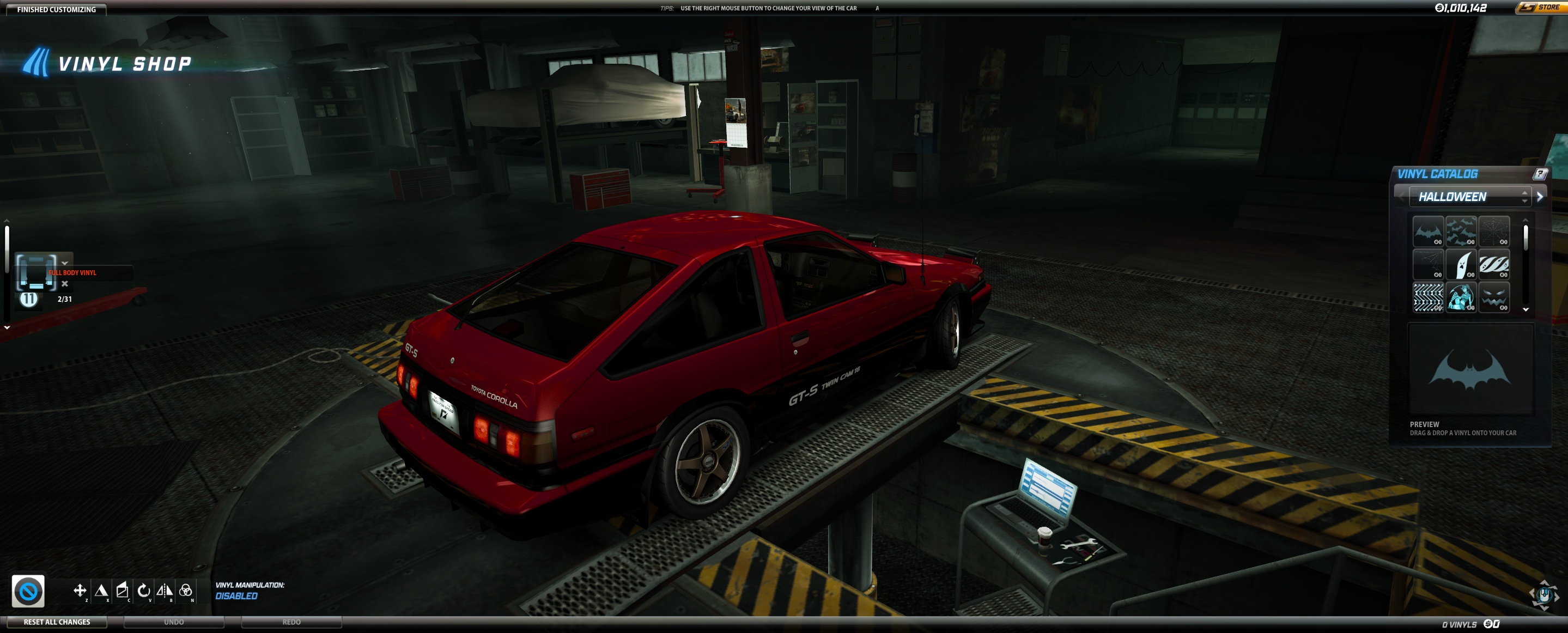Open the Vinyl Catalog help button

click(x=1539, y=174)
